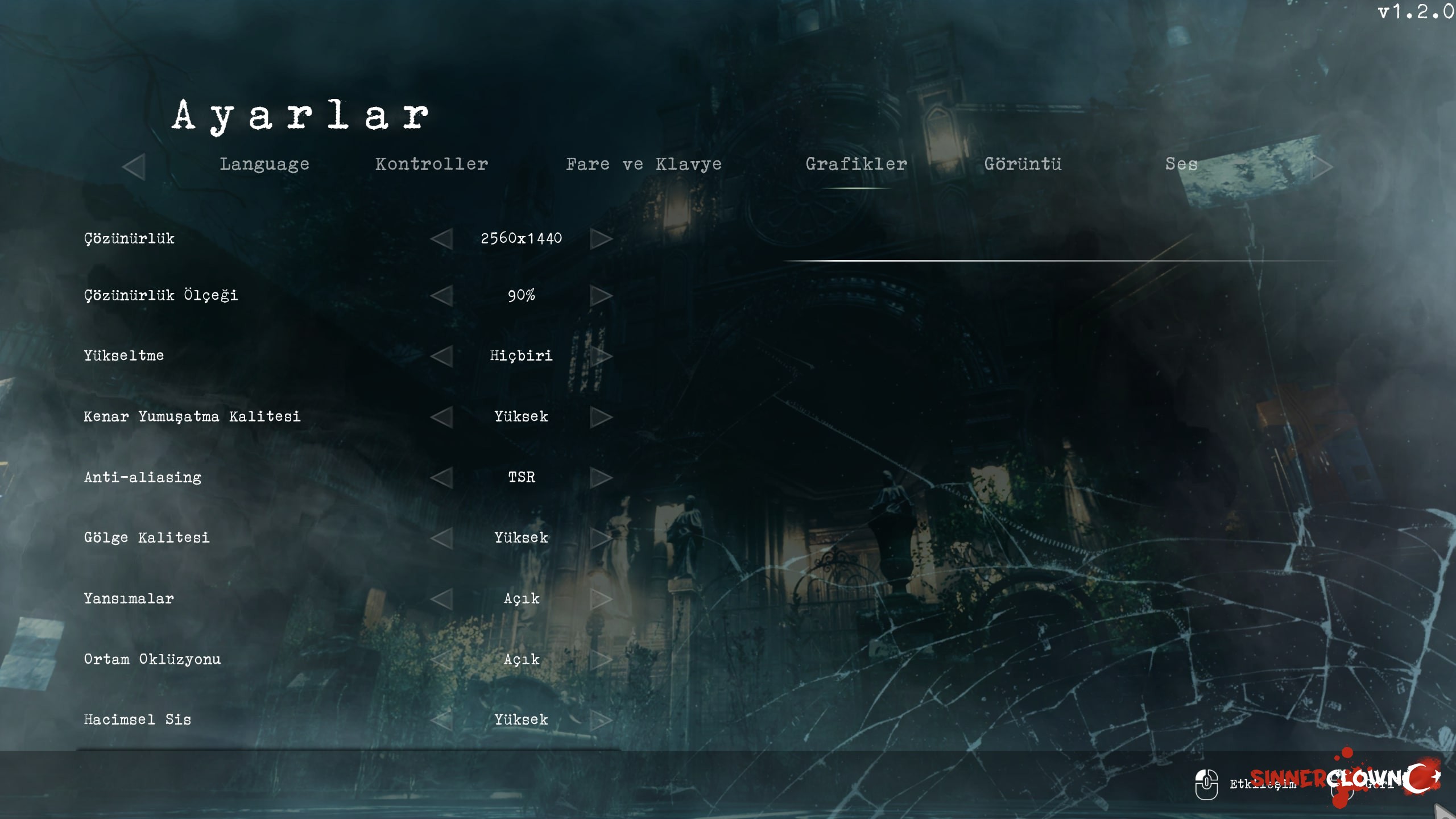Select the Kenar Yumuşatma Kalitesi row
This screenshot has width=1456, height=819.
point(192,417)
